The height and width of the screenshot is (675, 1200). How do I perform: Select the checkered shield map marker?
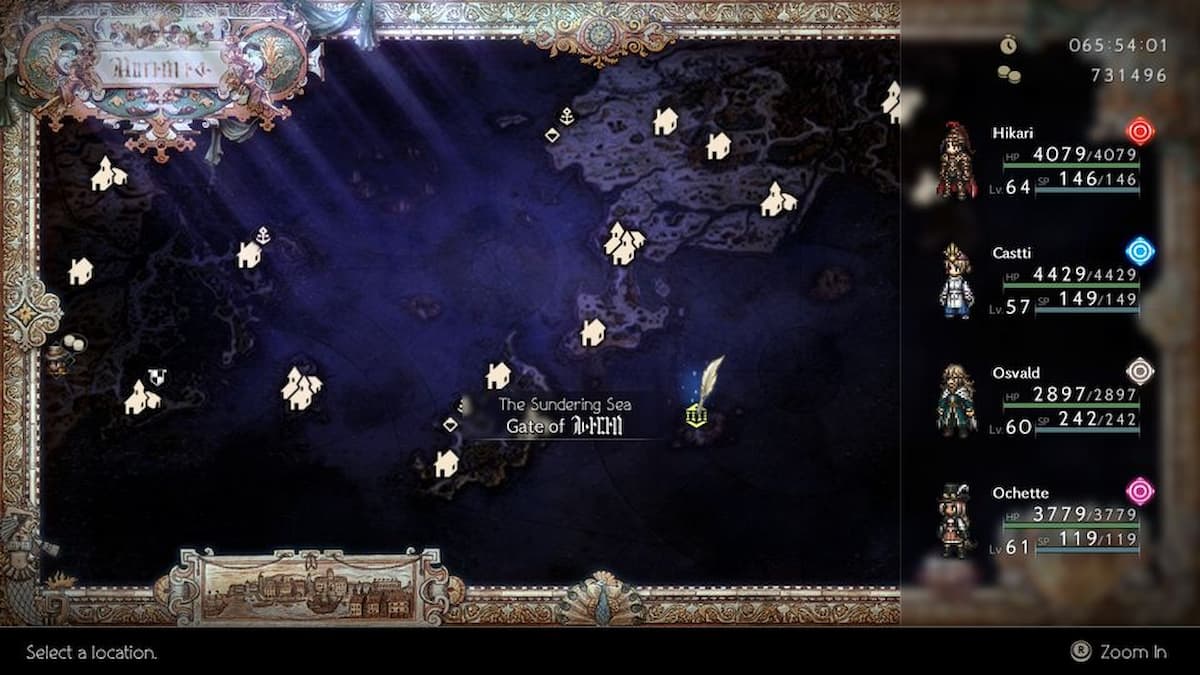point(156,377)
